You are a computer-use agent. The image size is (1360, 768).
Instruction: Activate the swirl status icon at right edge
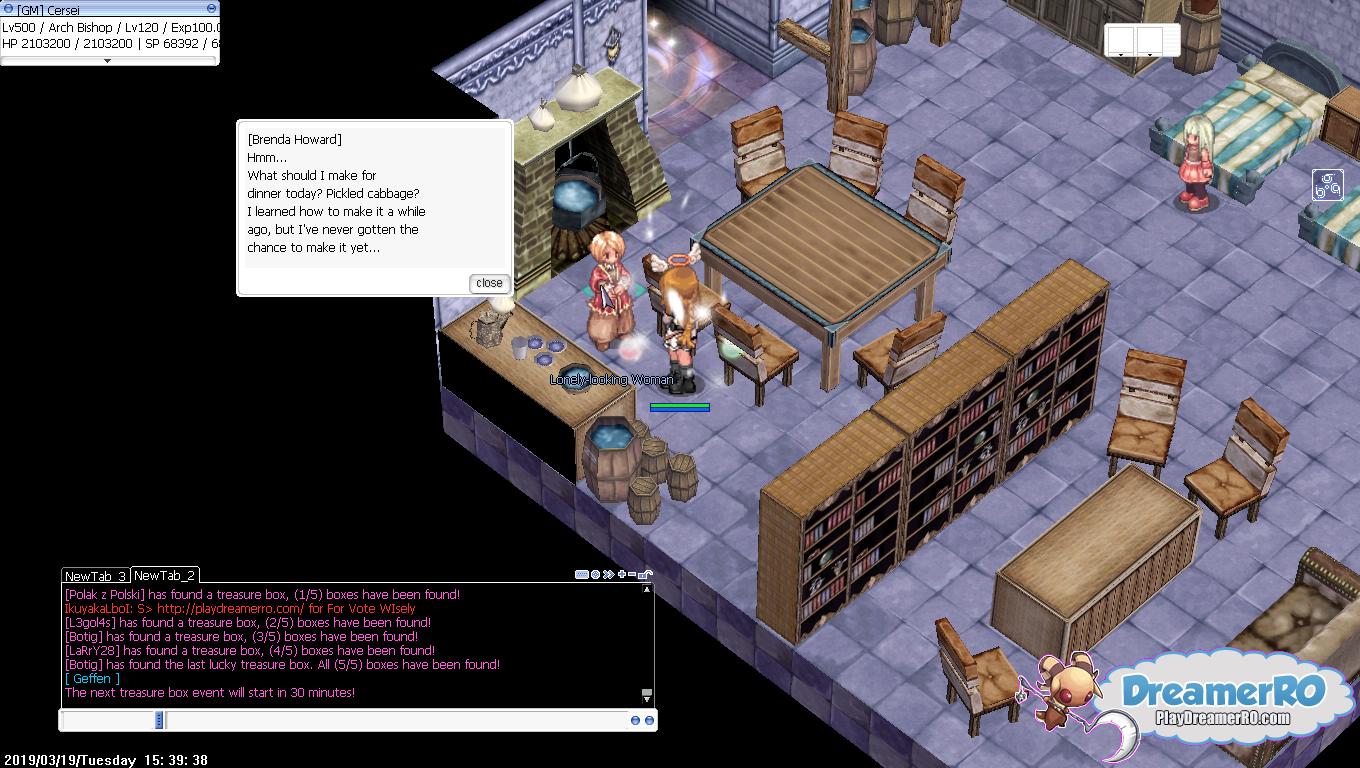(1327, 185)
